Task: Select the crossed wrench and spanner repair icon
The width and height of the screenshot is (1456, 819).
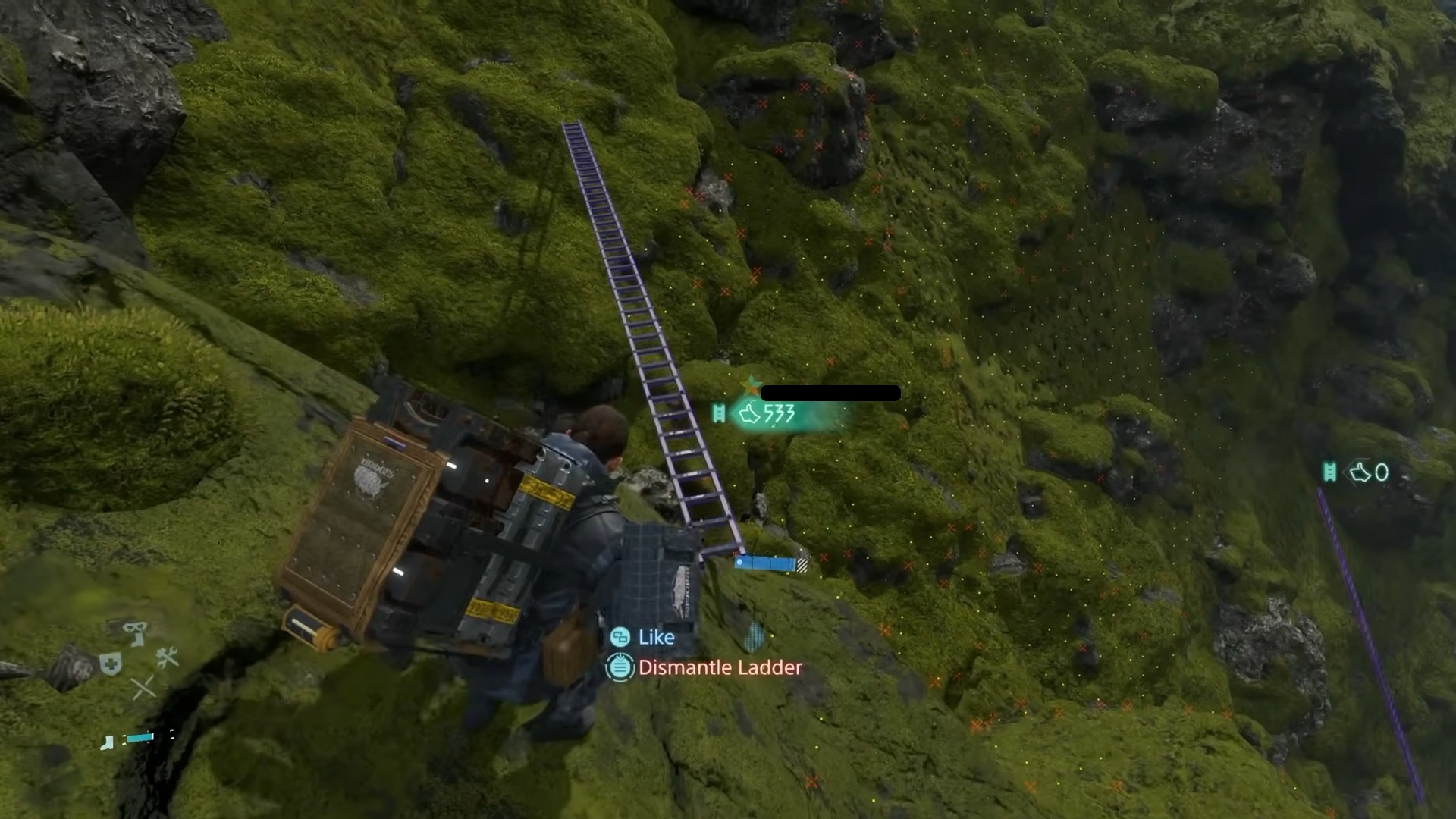Action: click(x=168, y=657)
